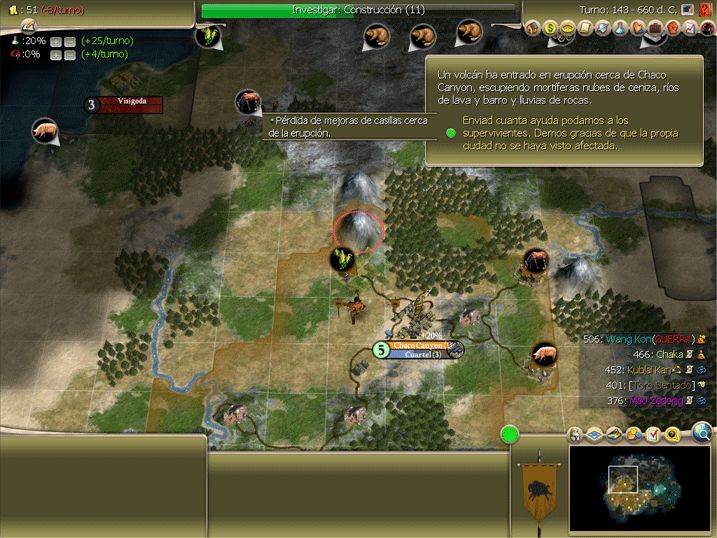Open the financial advisor dollar icon

(x=550, y=29)
